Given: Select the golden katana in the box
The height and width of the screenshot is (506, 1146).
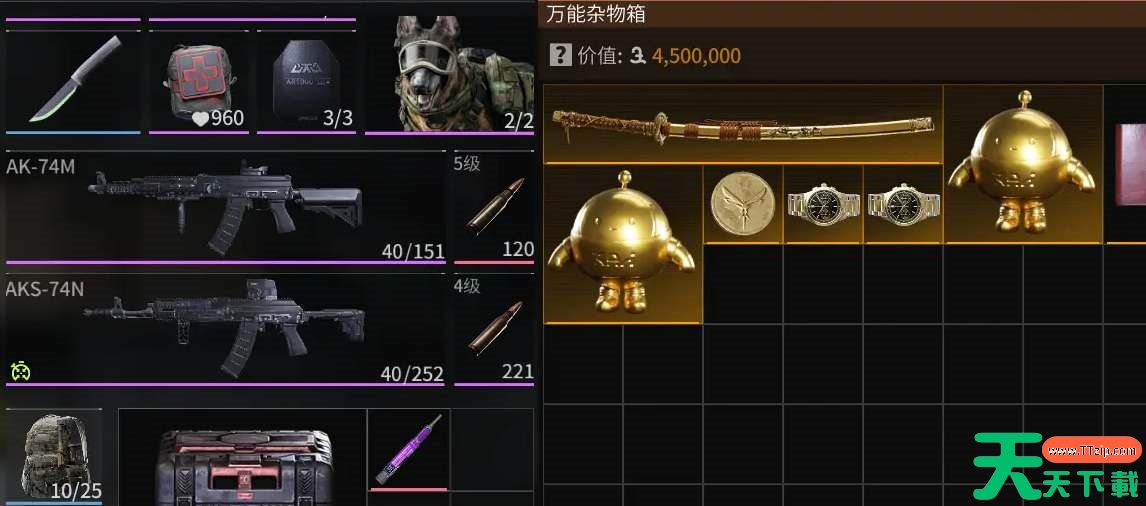Looking at the screenshot, I should tap(742, 125).
